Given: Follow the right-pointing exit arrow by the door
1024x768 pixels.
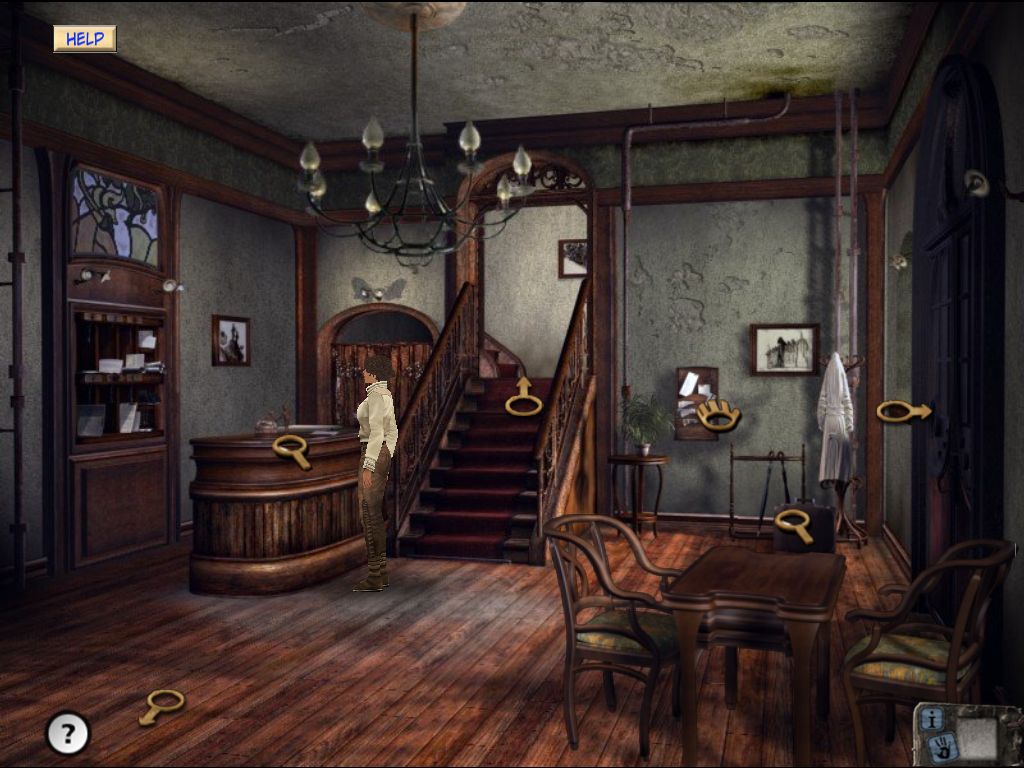Looking at the screenshot, I should point(904,411).
